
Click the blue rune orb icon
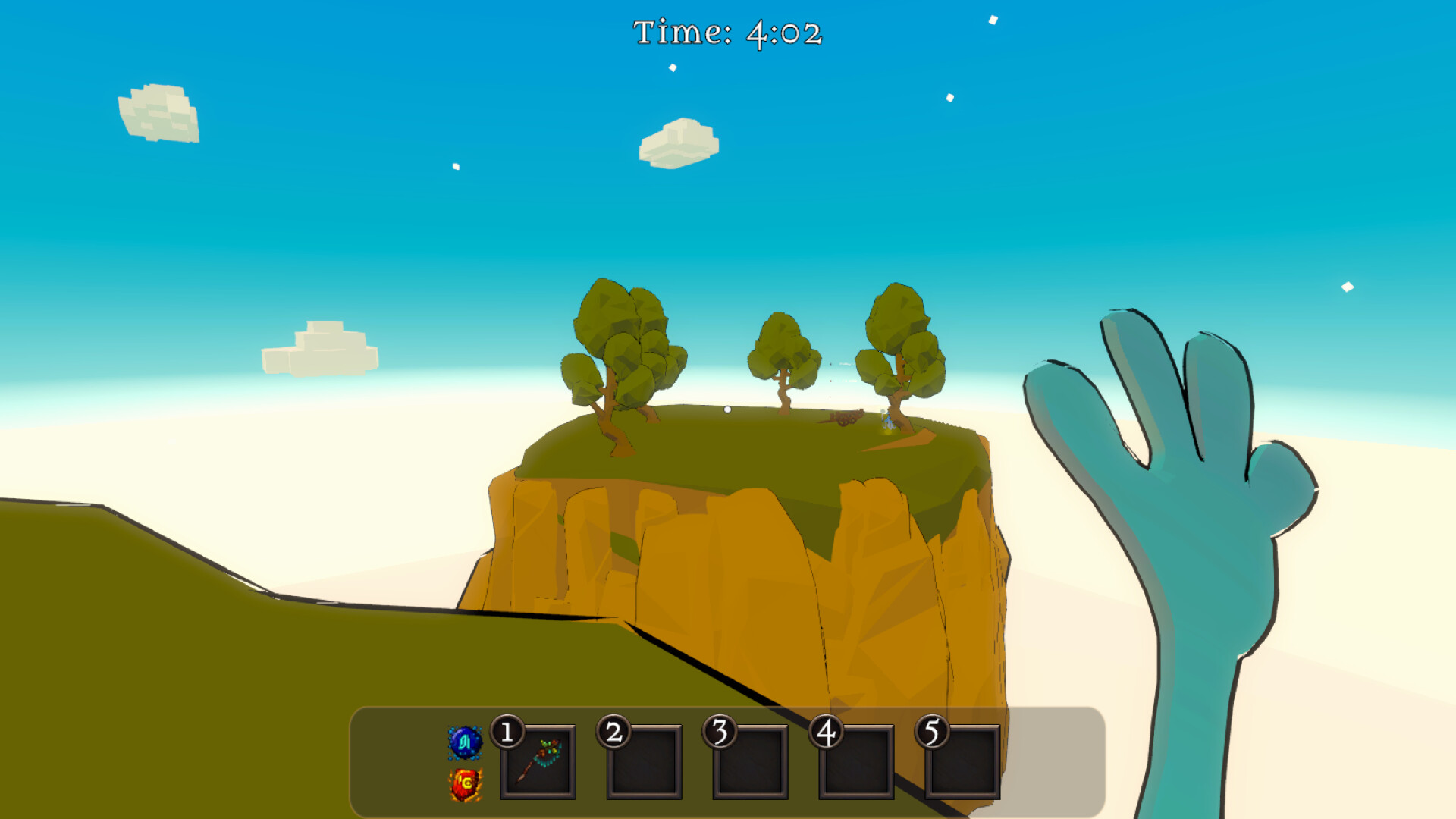[x=465, y=742]
